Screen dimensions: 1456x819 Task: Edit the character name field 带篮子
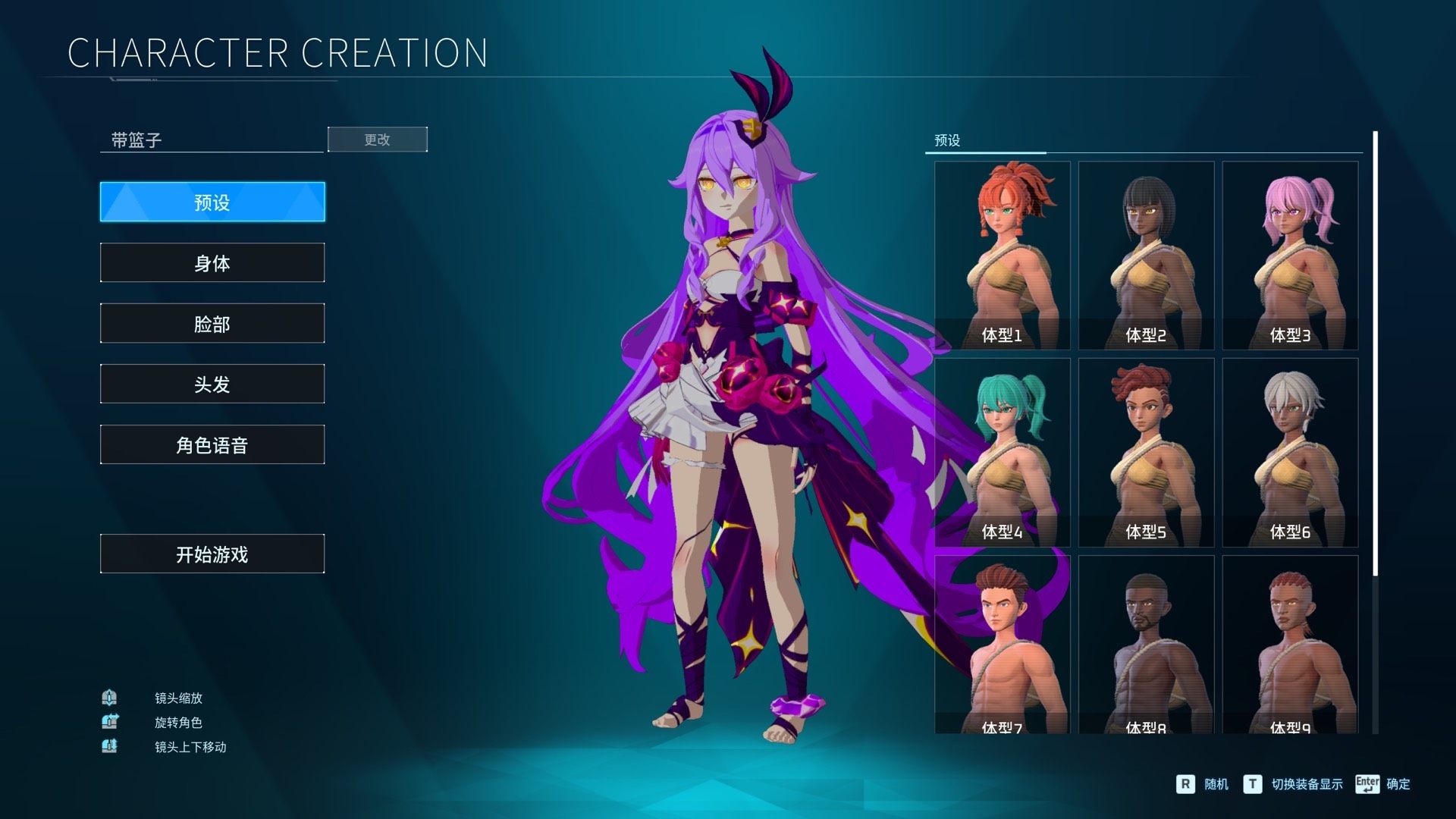pyautogui.click(x=211, y=140)
